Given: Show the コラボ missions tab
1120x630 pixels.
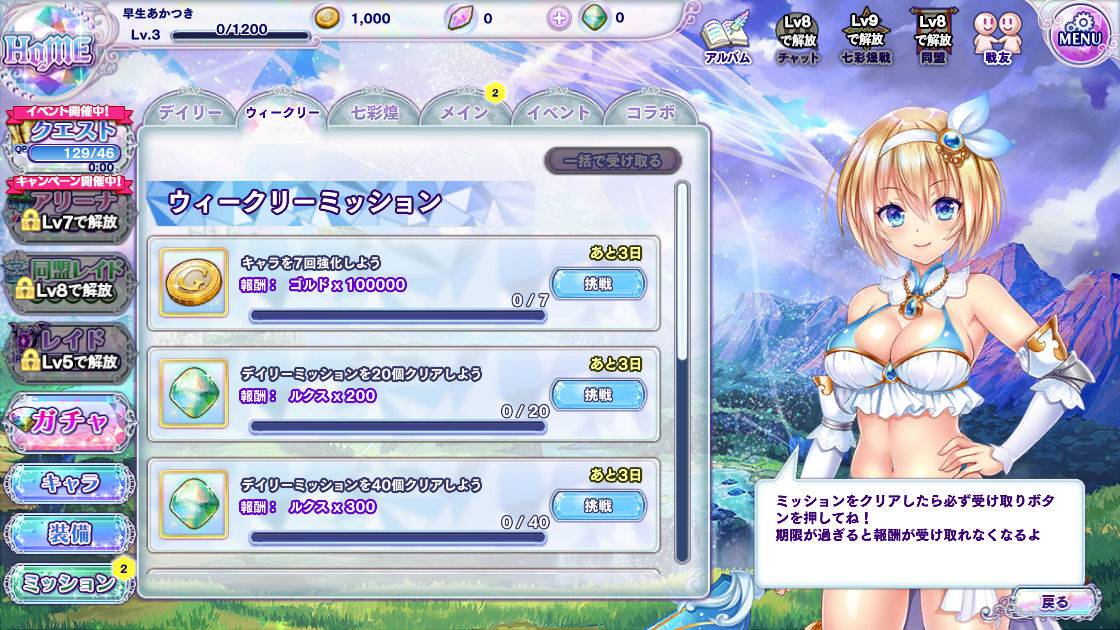Looking at the screenshot, I should (x=649, y=113).
